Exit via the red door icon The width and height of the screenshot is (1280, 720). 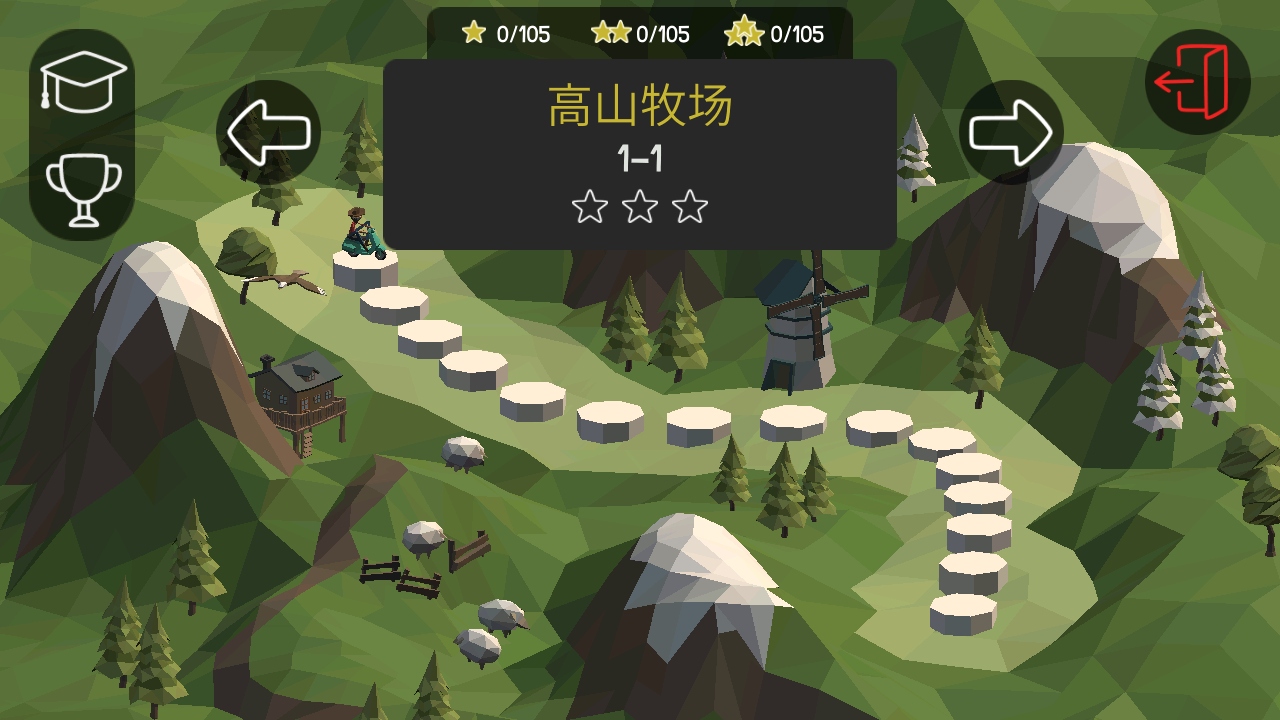pos(1198,82)
